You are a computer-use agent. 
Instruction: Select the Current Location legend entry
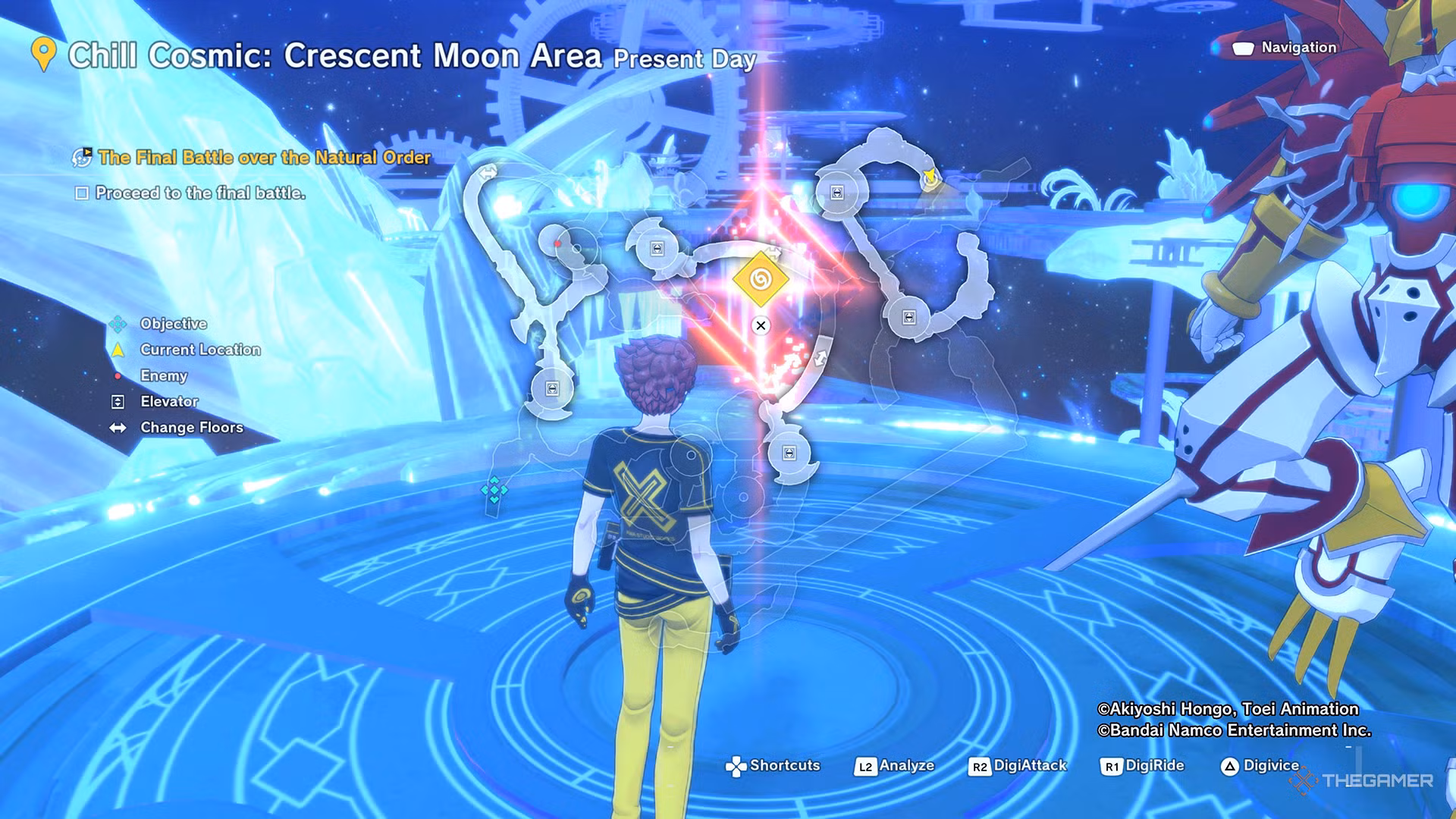click(199, 350)
